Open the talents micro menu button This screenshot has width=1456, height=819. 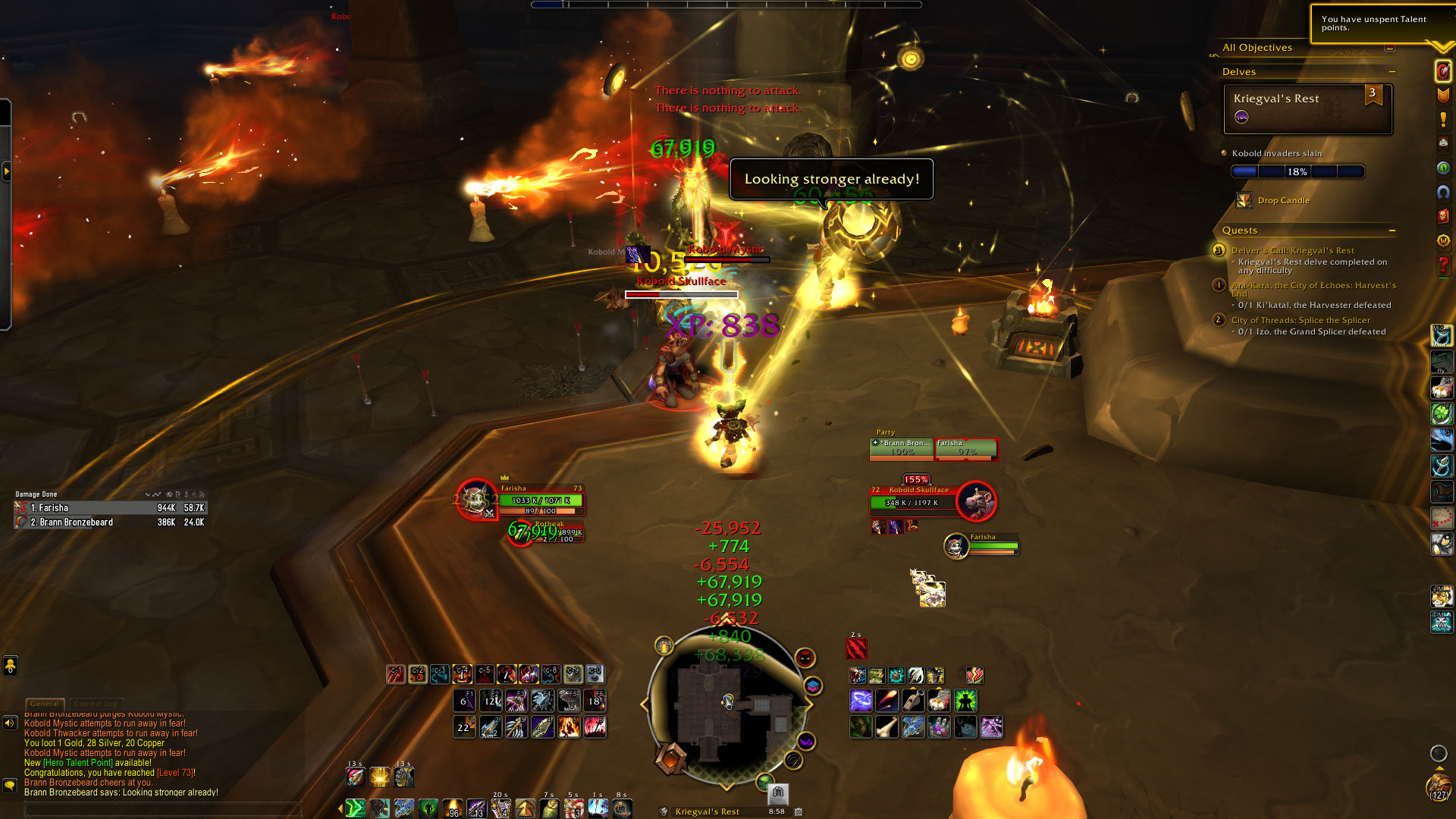pos(1442,71)
